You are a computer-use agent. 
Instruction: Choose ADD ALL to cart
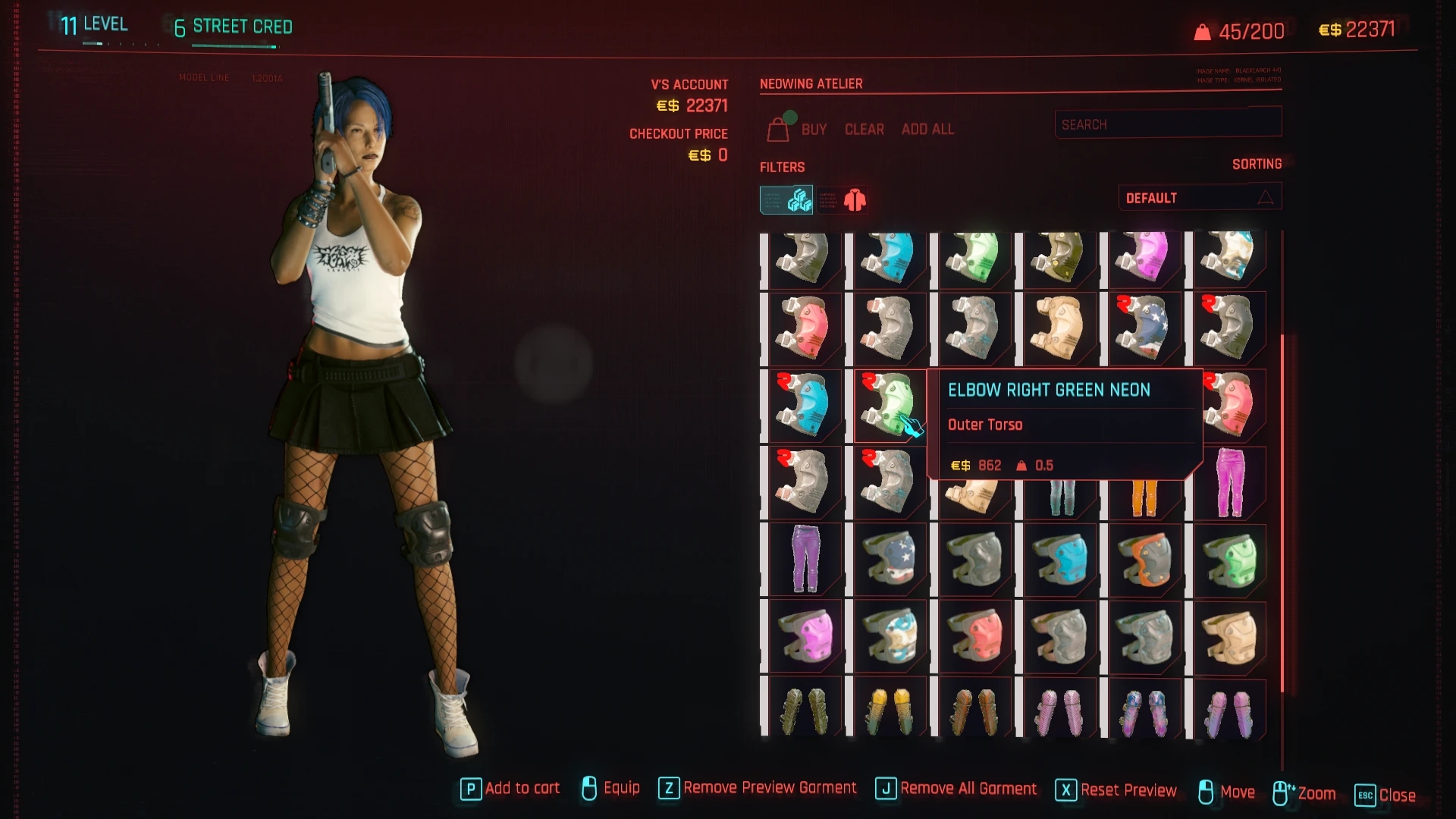[927, 130]
